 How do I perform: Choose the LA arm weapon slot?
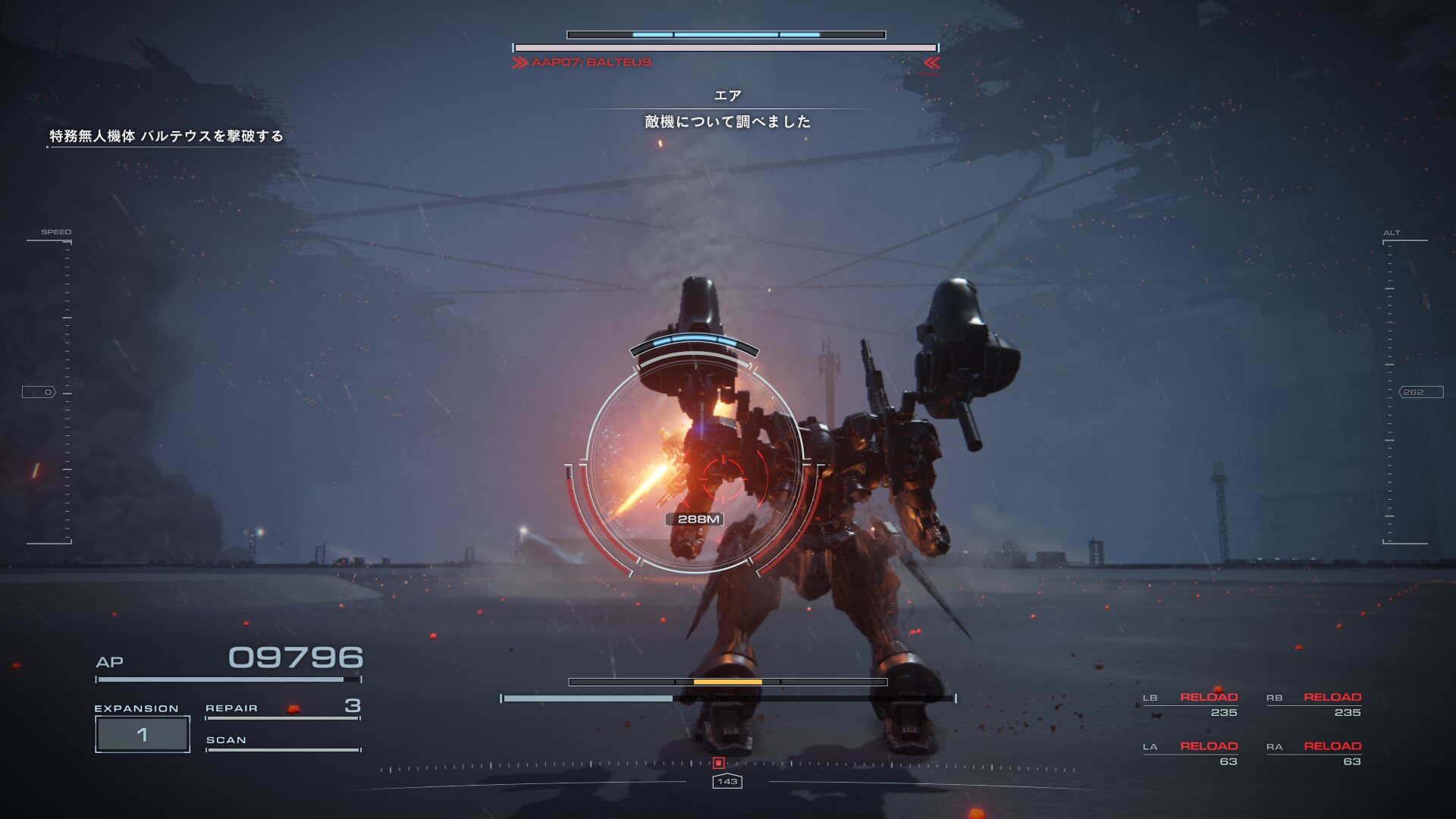1191,754
